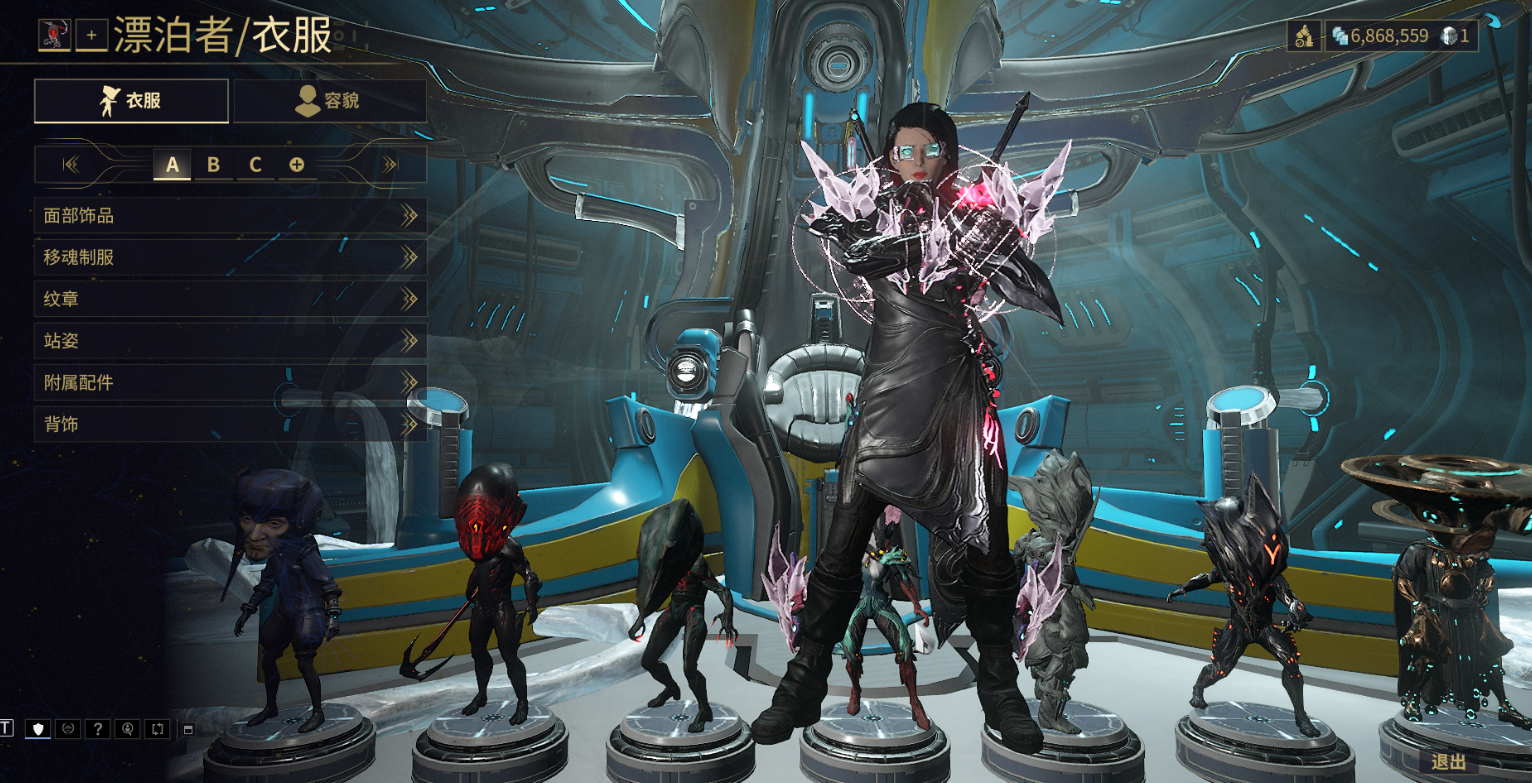Switch to the 衣服 clothing tab
Viewport: 1532px width, 783px height.
(131, 101)
